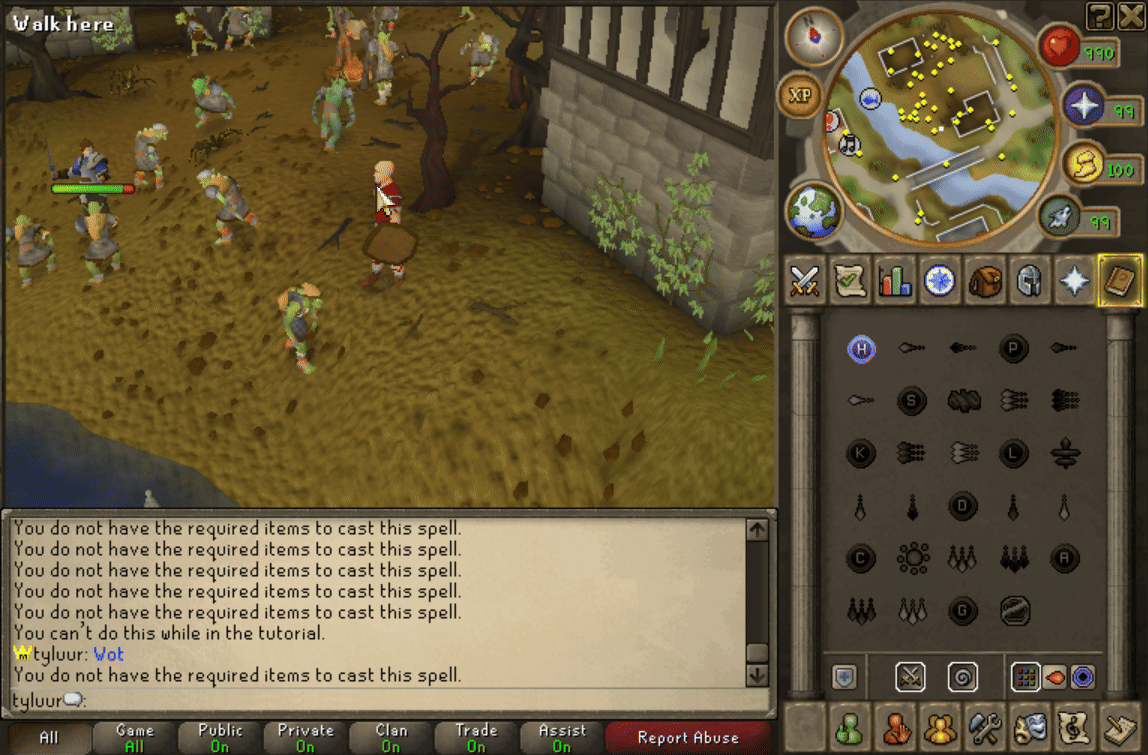Select the Kharyrll Teleport spell marked K

tap(861, 453)
